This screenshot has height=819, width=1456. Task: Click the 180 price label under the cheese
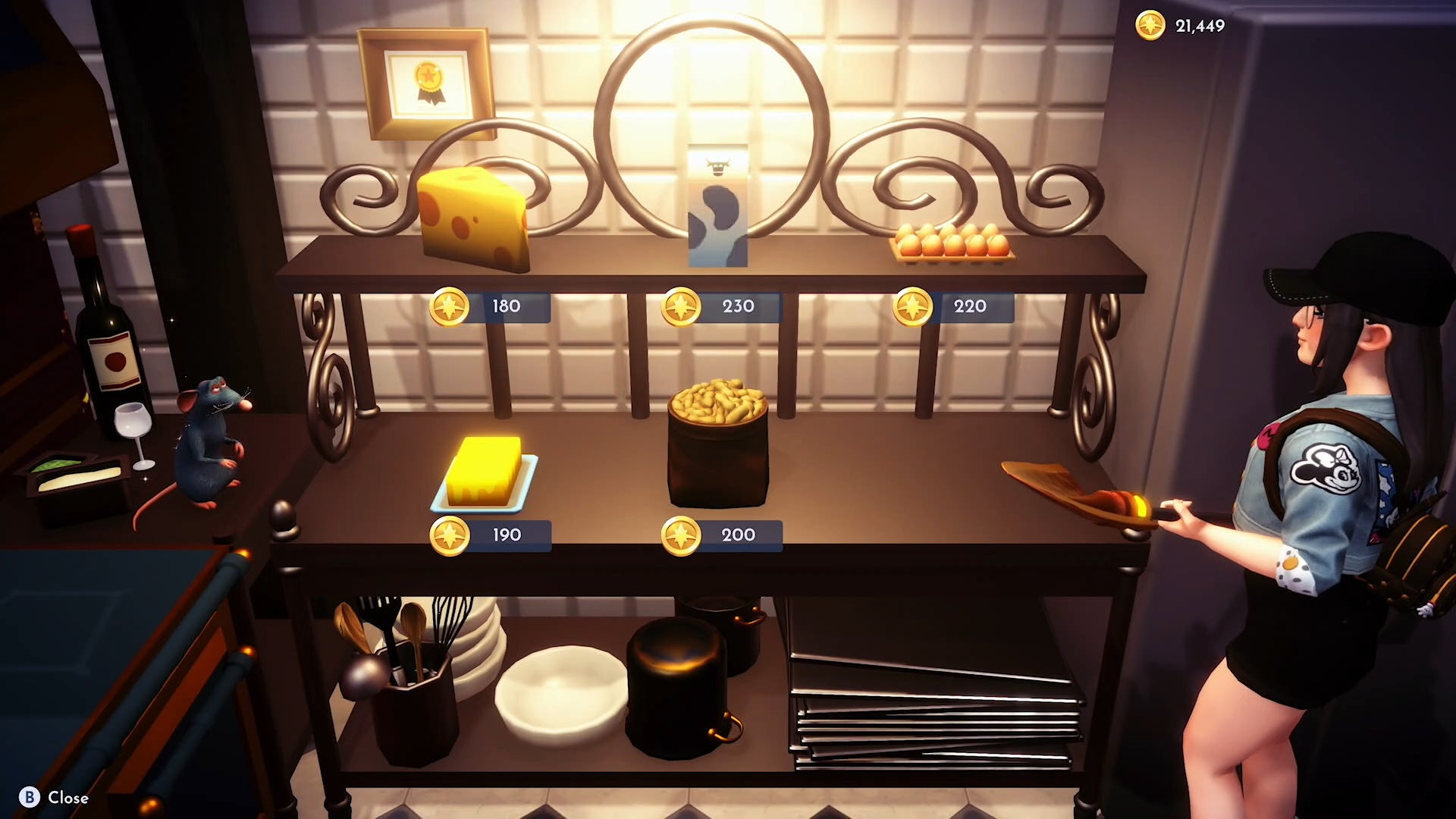click(x=506, y=306)
